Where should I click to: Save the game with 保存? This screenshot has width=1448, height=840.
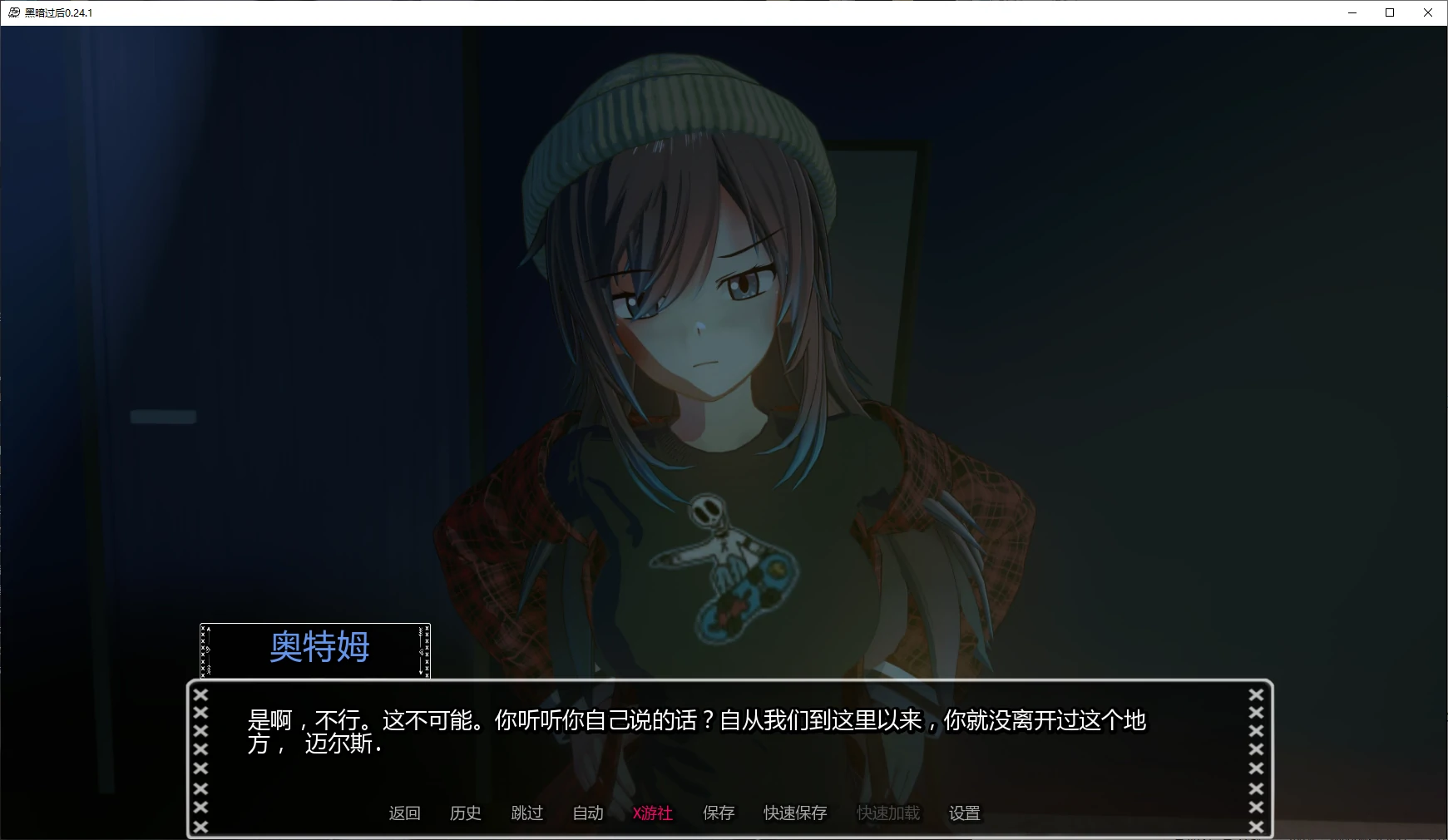click(x=719, y=813)
